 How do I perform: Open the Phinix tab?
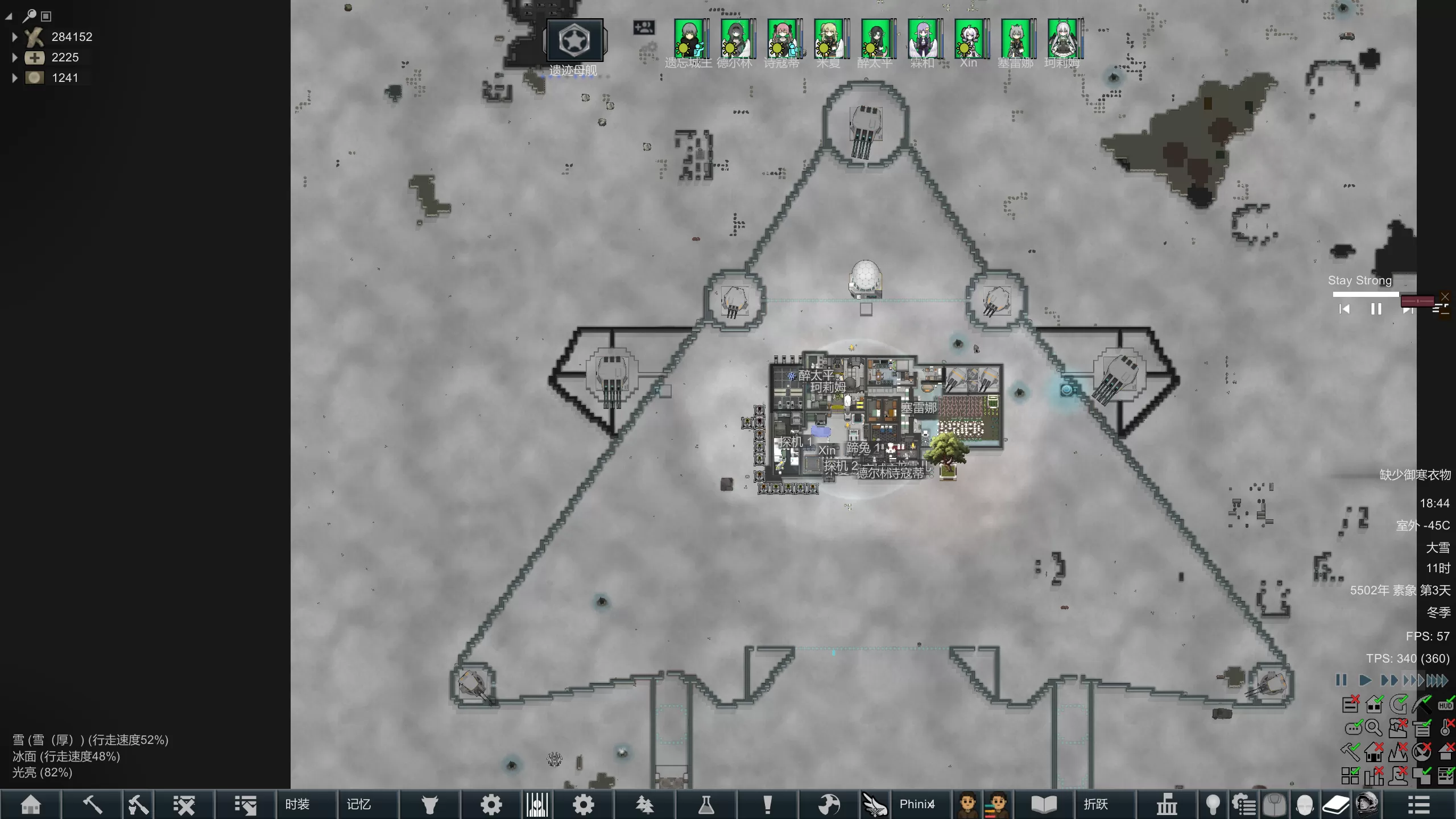917,805
